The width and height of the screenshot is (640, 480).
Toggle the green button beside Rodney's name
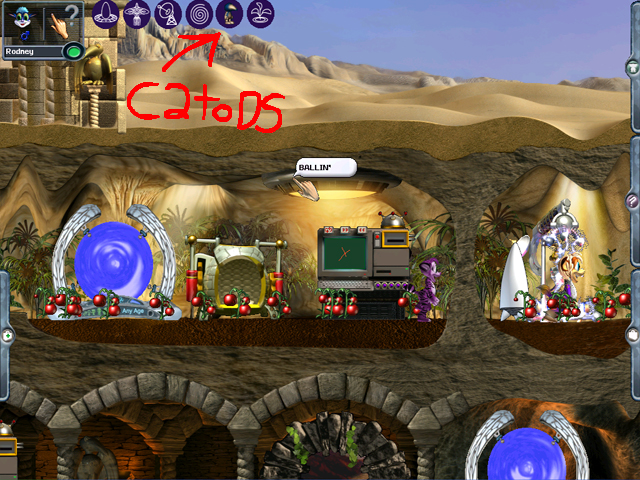coord(72,51)
